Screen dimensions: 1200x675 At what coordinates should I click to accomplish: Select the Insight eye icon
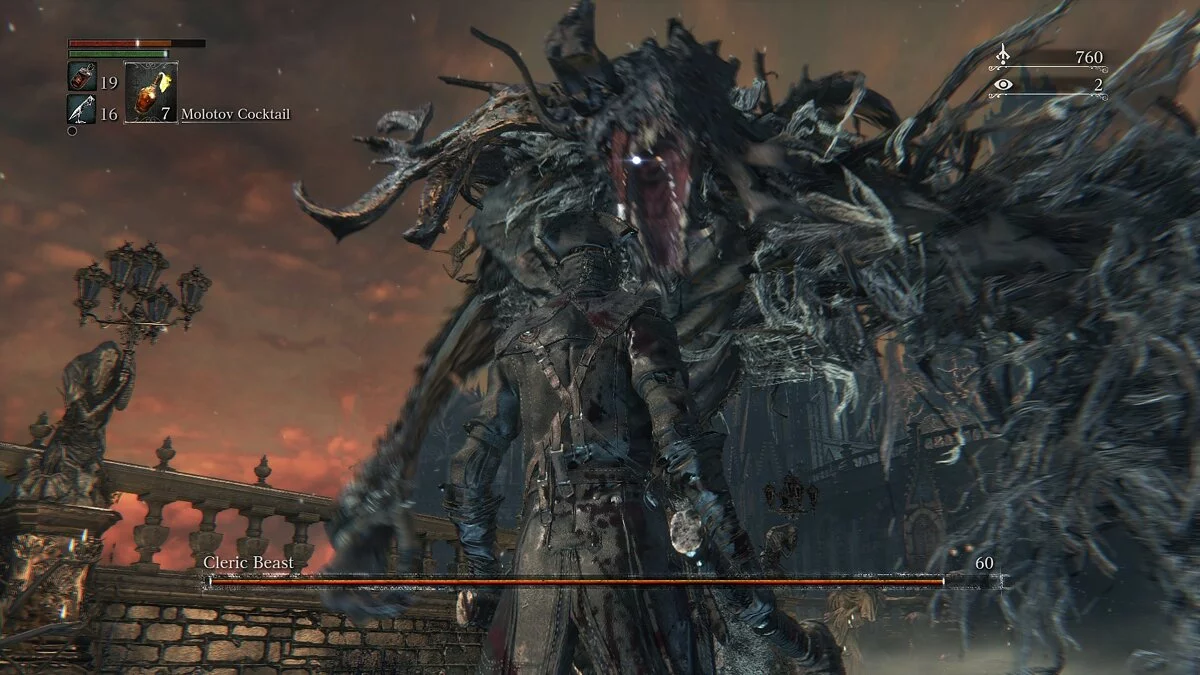[x=1003, y=85]
